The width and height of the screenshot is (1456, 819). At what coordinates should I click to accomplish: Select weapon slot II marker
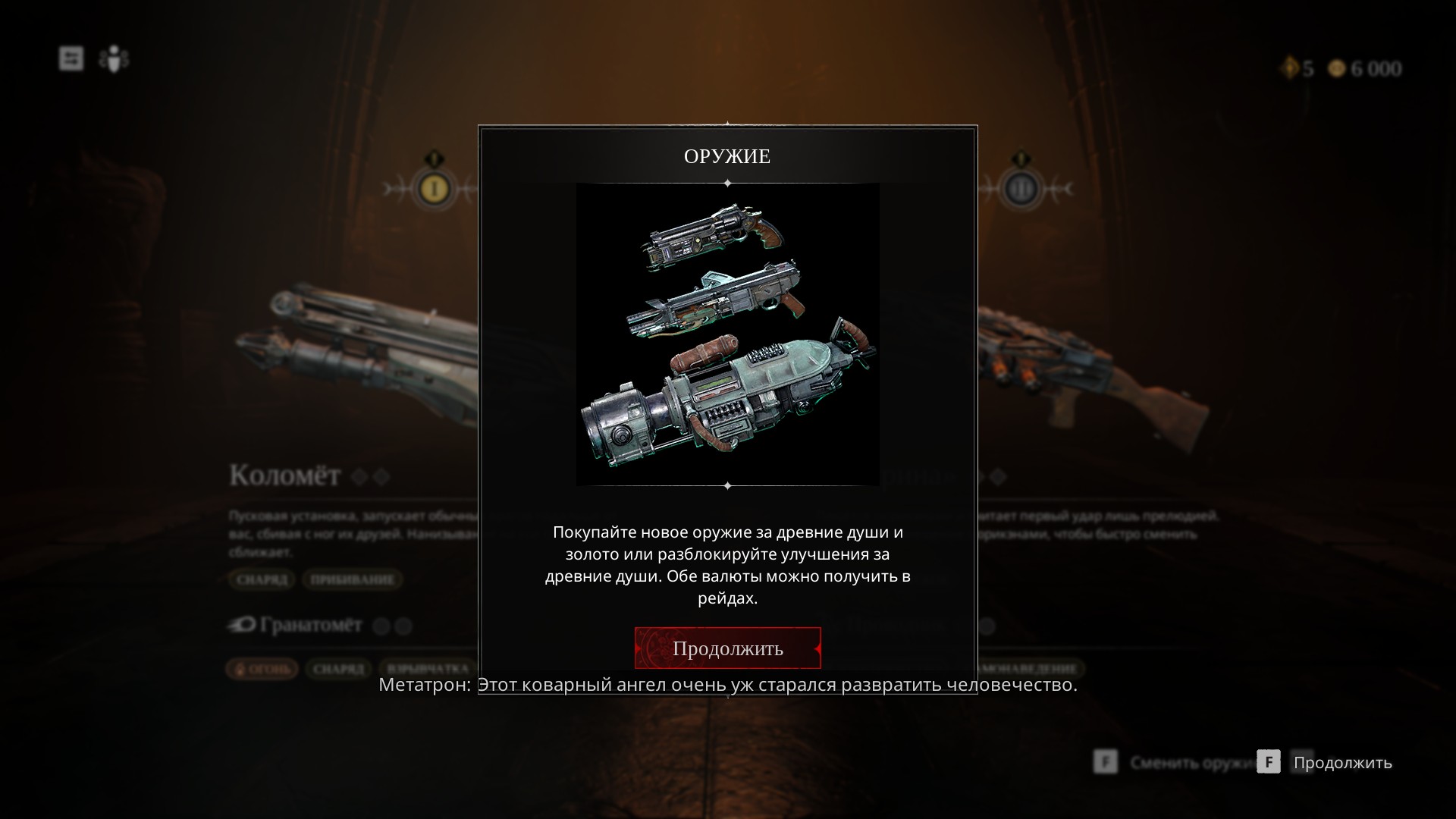(x=1021, y=188)
